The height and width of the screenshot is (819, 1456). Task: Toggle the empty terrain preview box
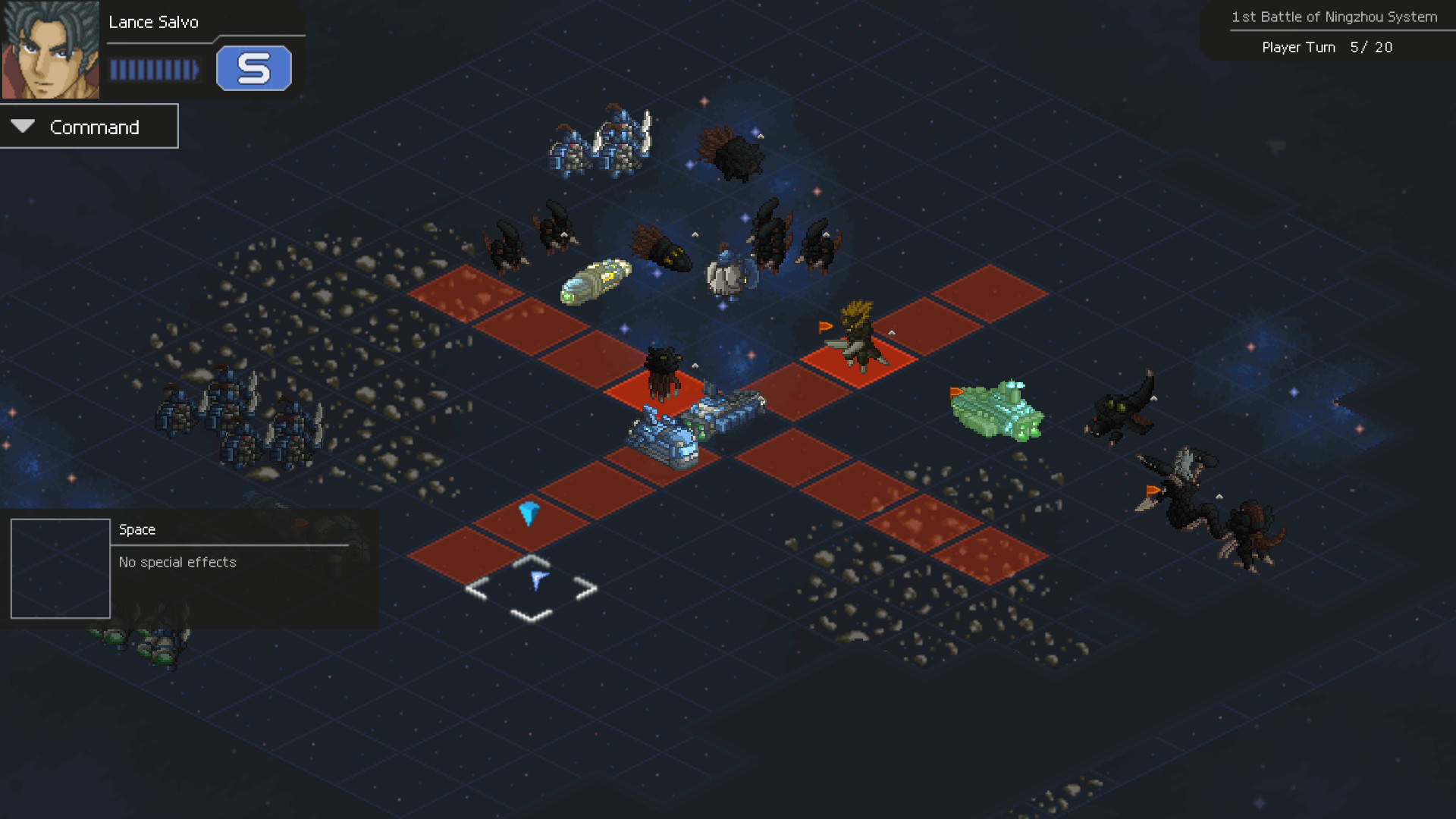61,569
